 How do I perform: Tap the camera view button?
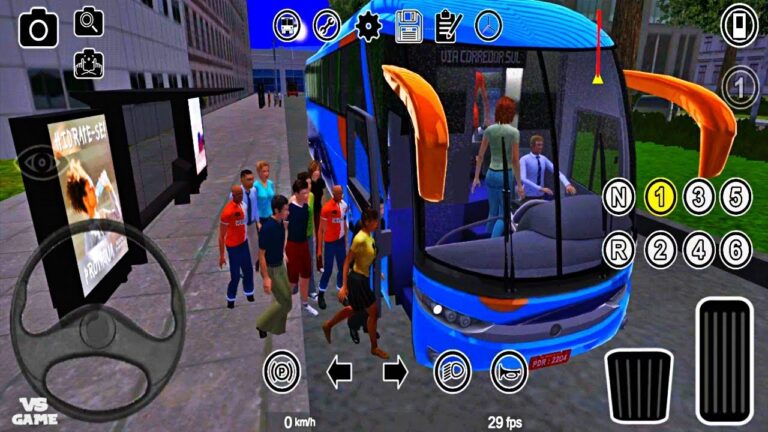[38, 27]
